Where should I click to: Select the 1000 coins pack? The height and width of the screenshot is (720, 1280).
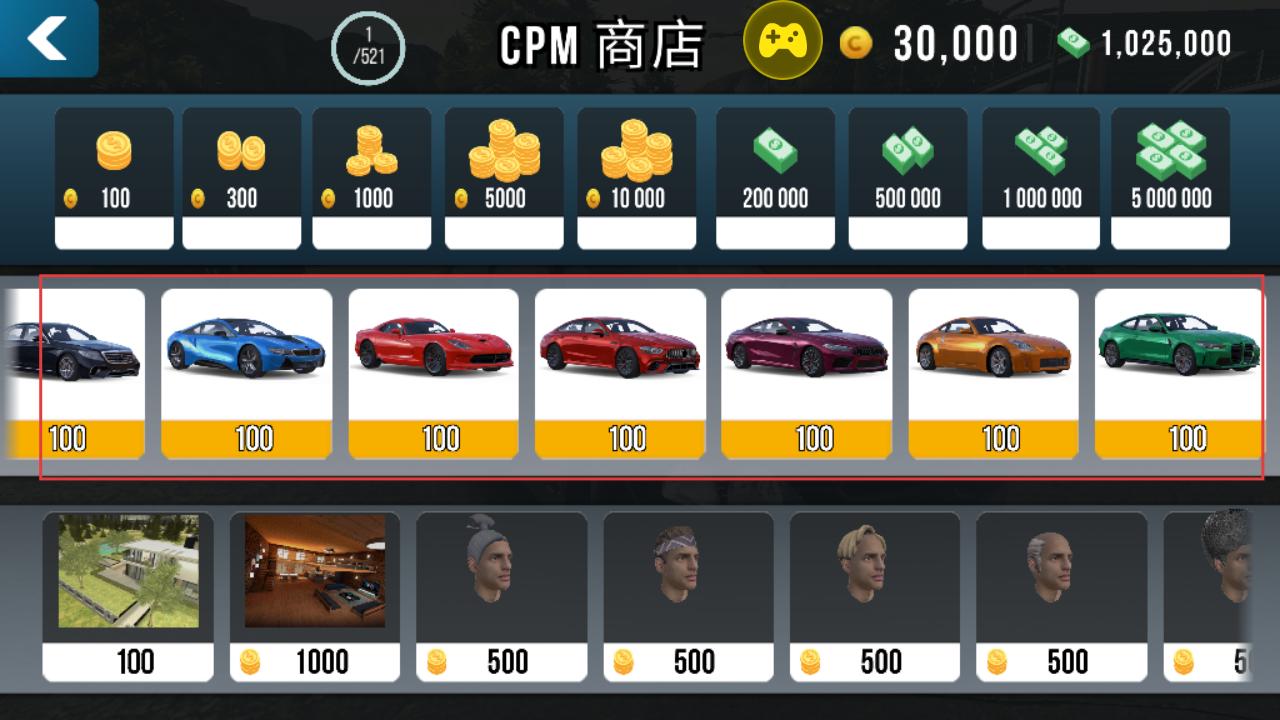[x=371, y=178]
